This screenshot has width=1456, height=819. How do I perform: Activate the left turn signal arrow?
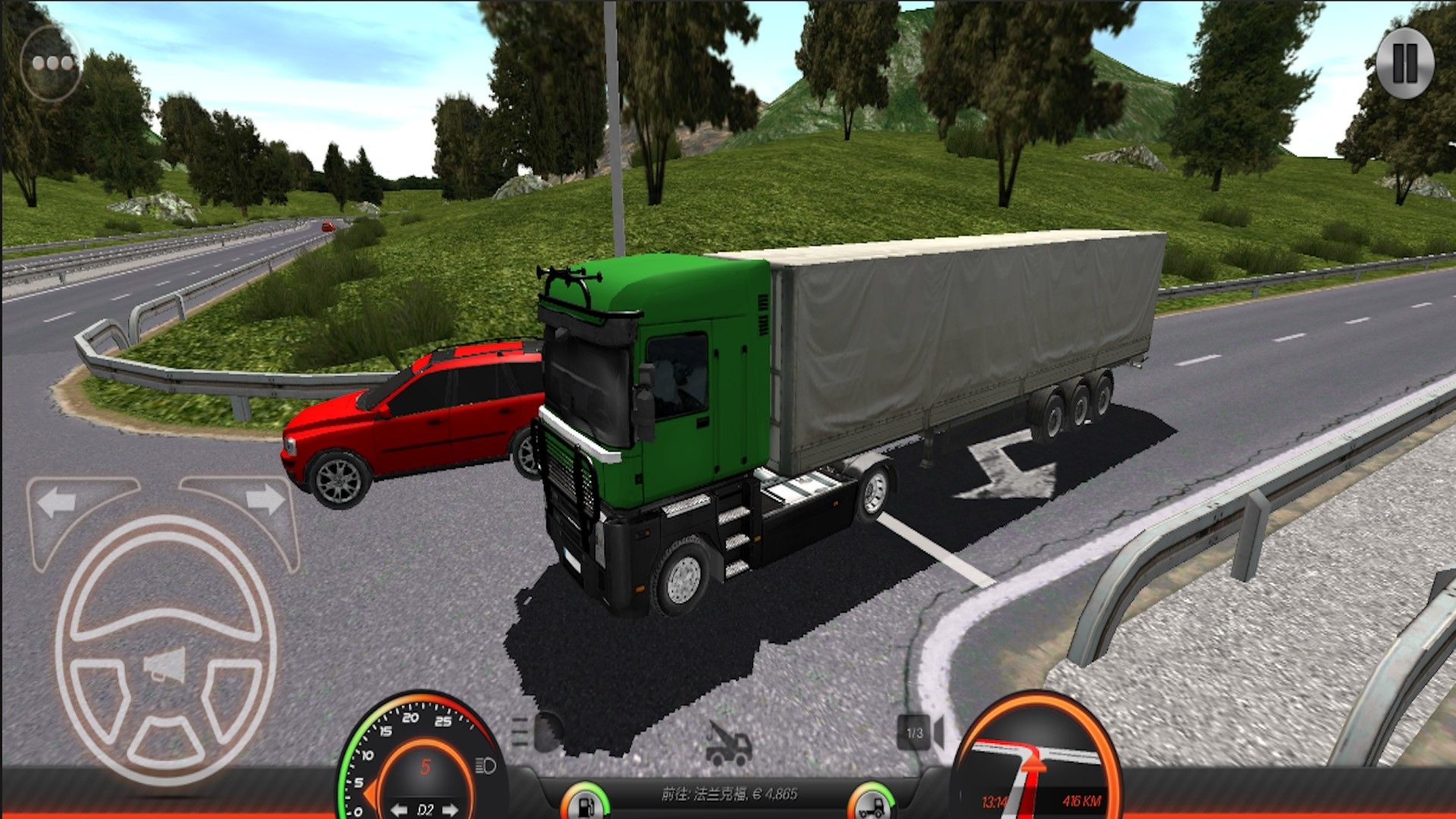pos(58,502)
